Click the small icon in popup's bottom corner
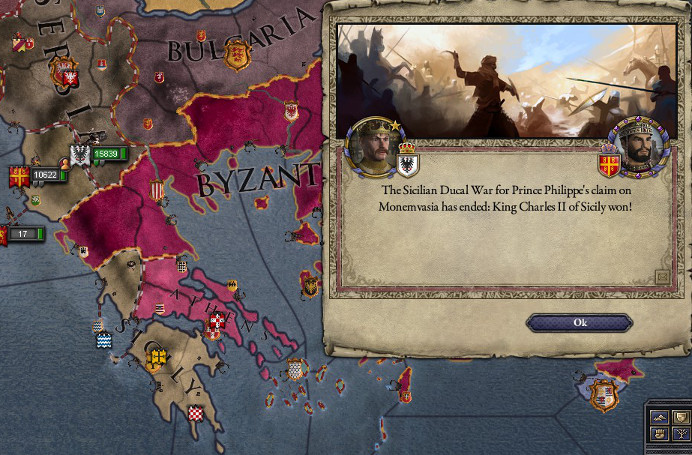692x455 pixels. click(661, 277)
